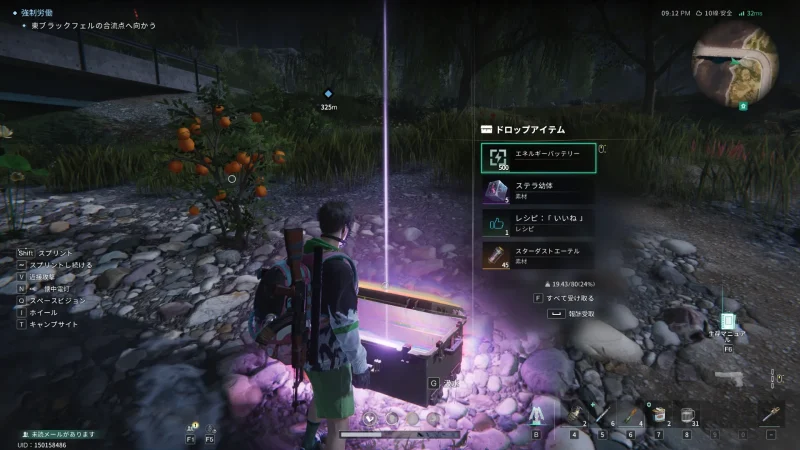This screenshot has width=800, height=450.
Task: Pick the ステラ幼体 material from loot
Action: coord(538,190)
